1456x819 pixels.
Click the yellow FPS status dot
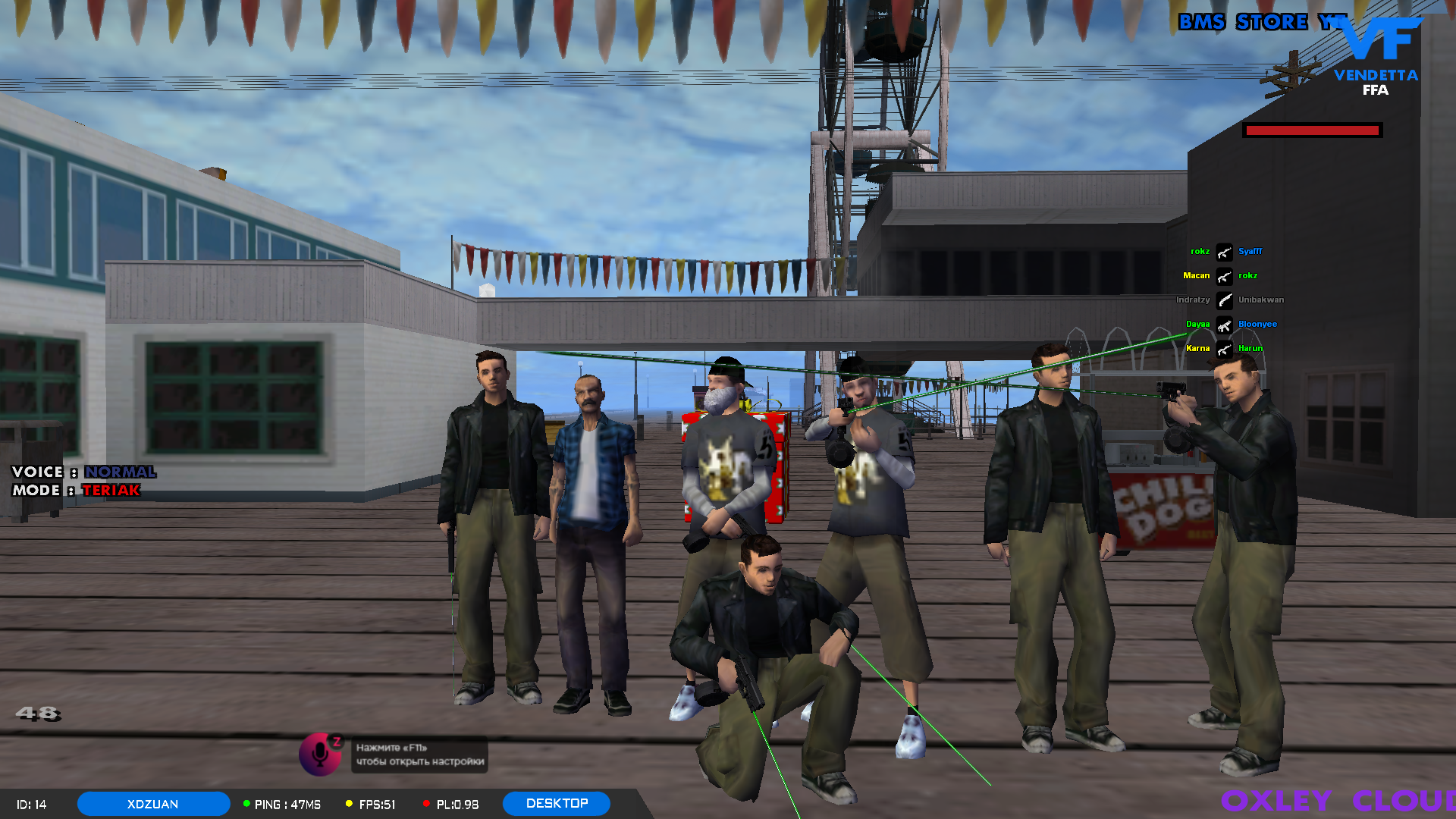pyautogui.click(x=348, y=803)
